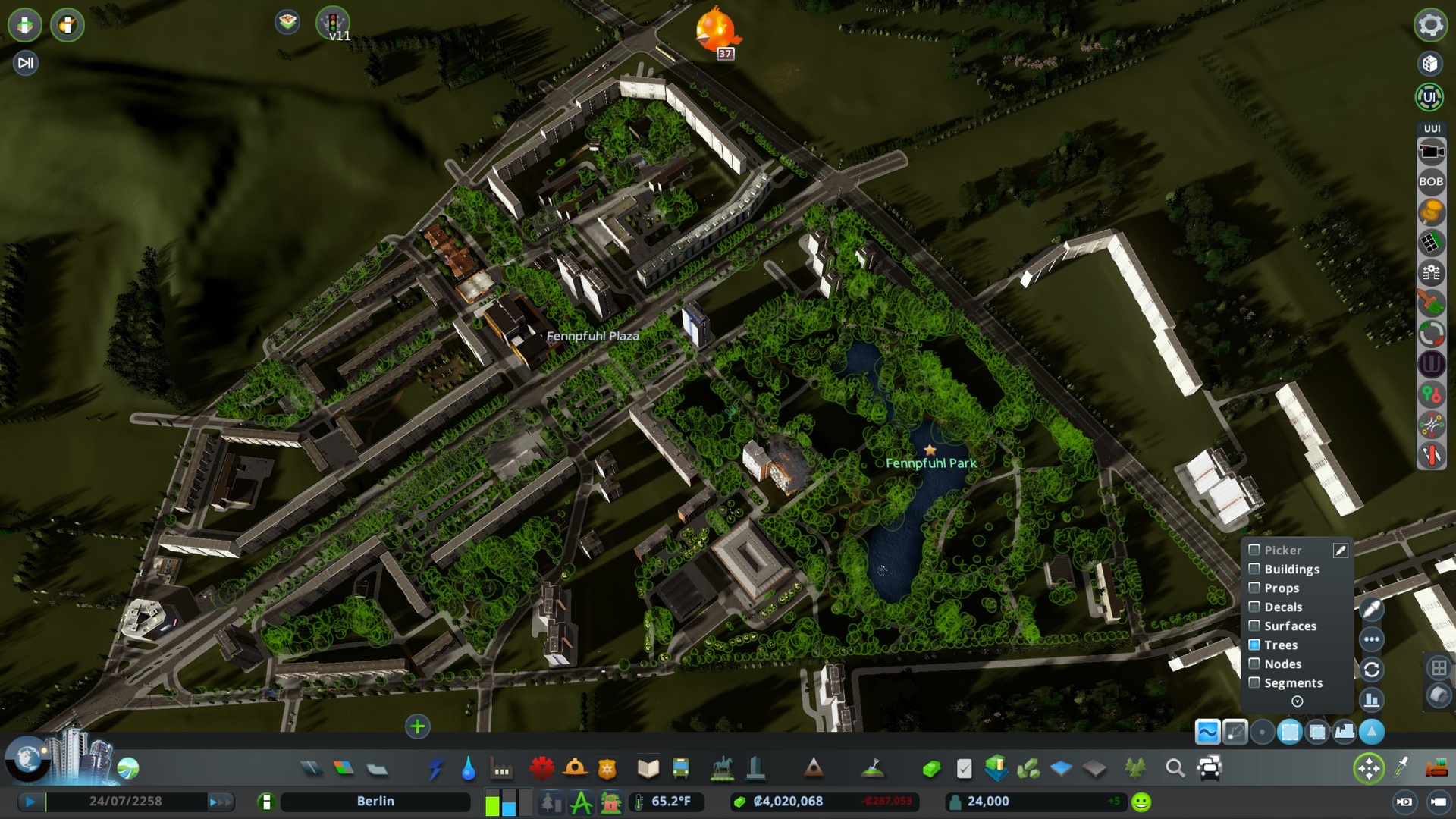Open the fire and rescue services menu
Viewport: 1456px width, 819px height.
[576, 768]
